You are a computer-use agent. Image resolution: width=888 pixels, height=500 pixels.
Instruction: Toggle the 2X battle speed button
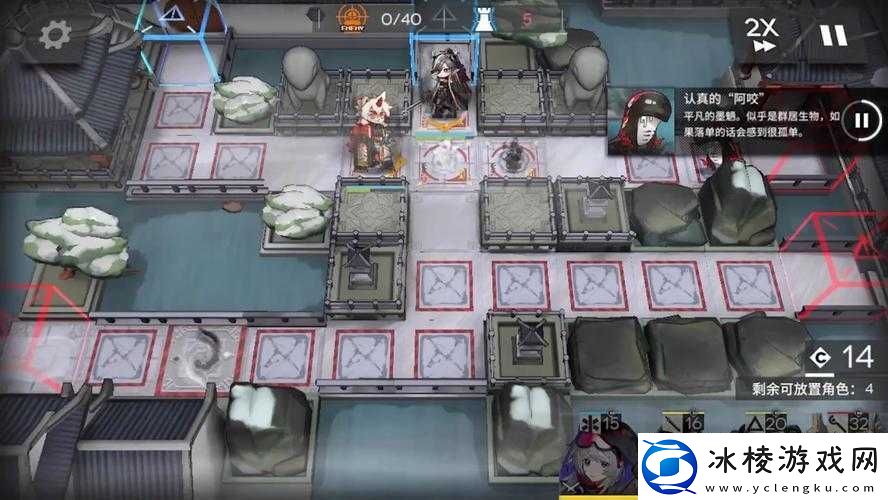[x=761, y=35]
